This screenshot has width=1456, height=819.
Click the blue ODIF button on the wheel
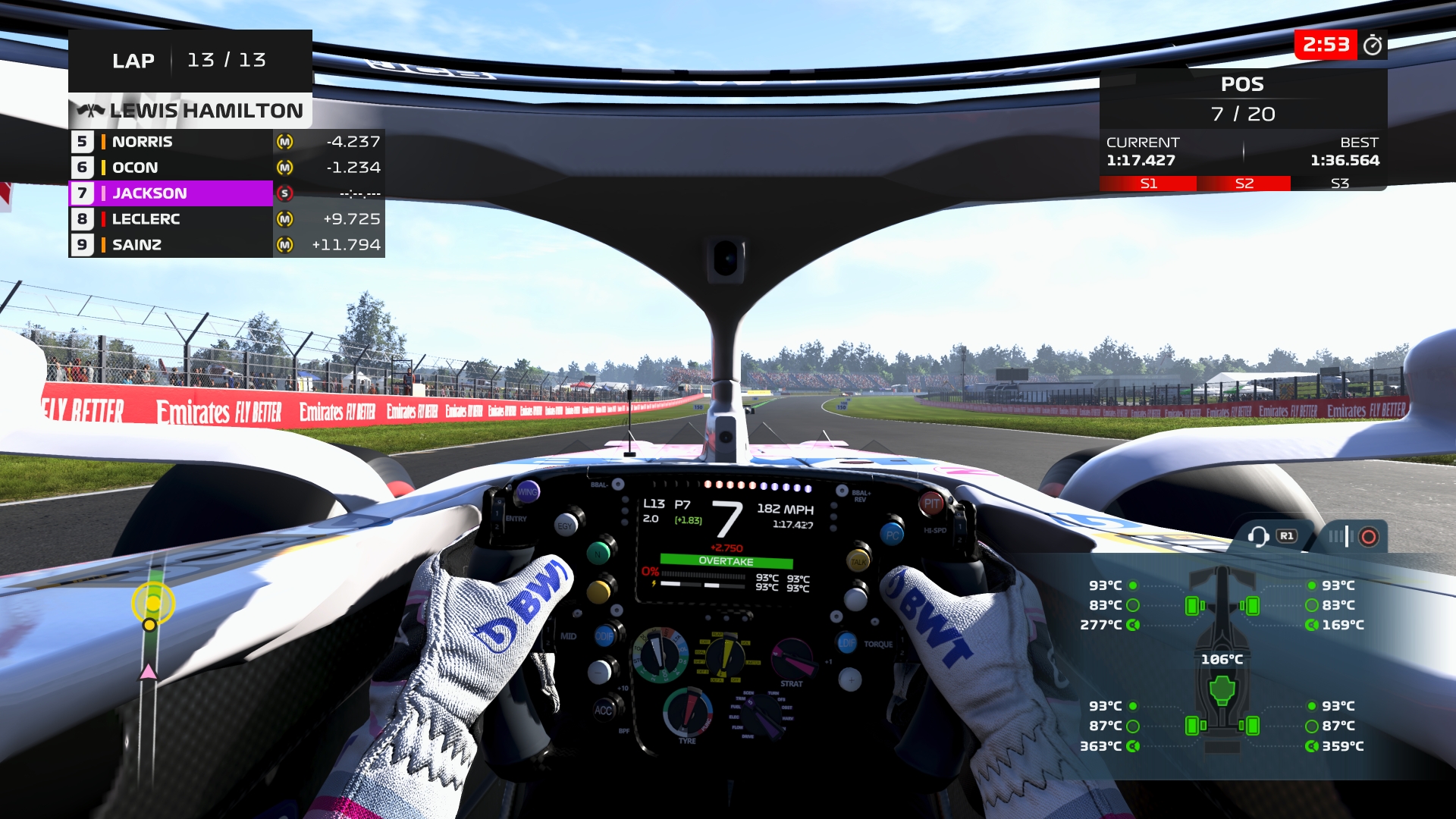tap(604, 635)
